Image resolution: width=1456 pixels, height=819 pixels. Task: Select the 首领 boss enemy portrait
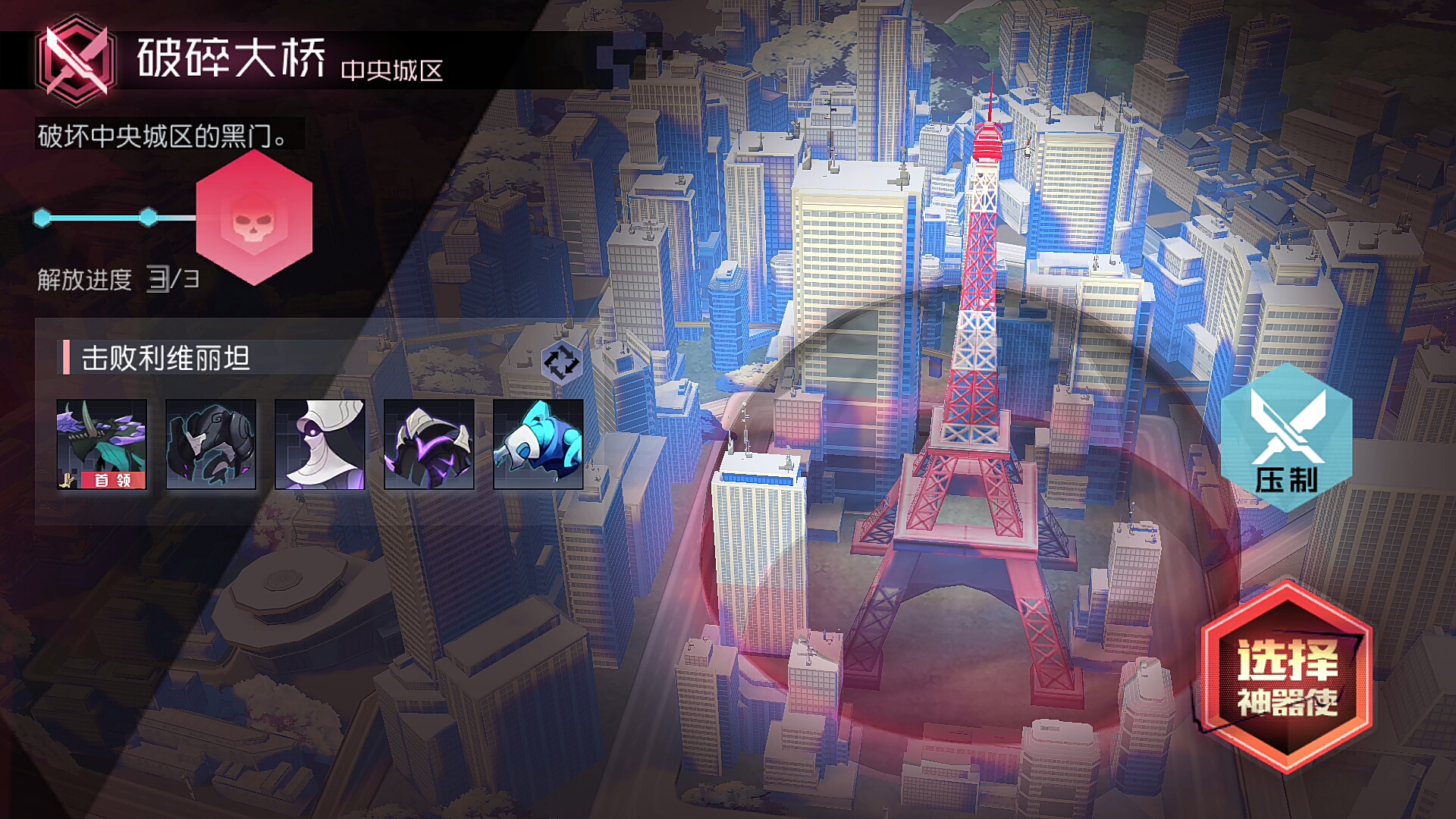click(x=102, y=444)
